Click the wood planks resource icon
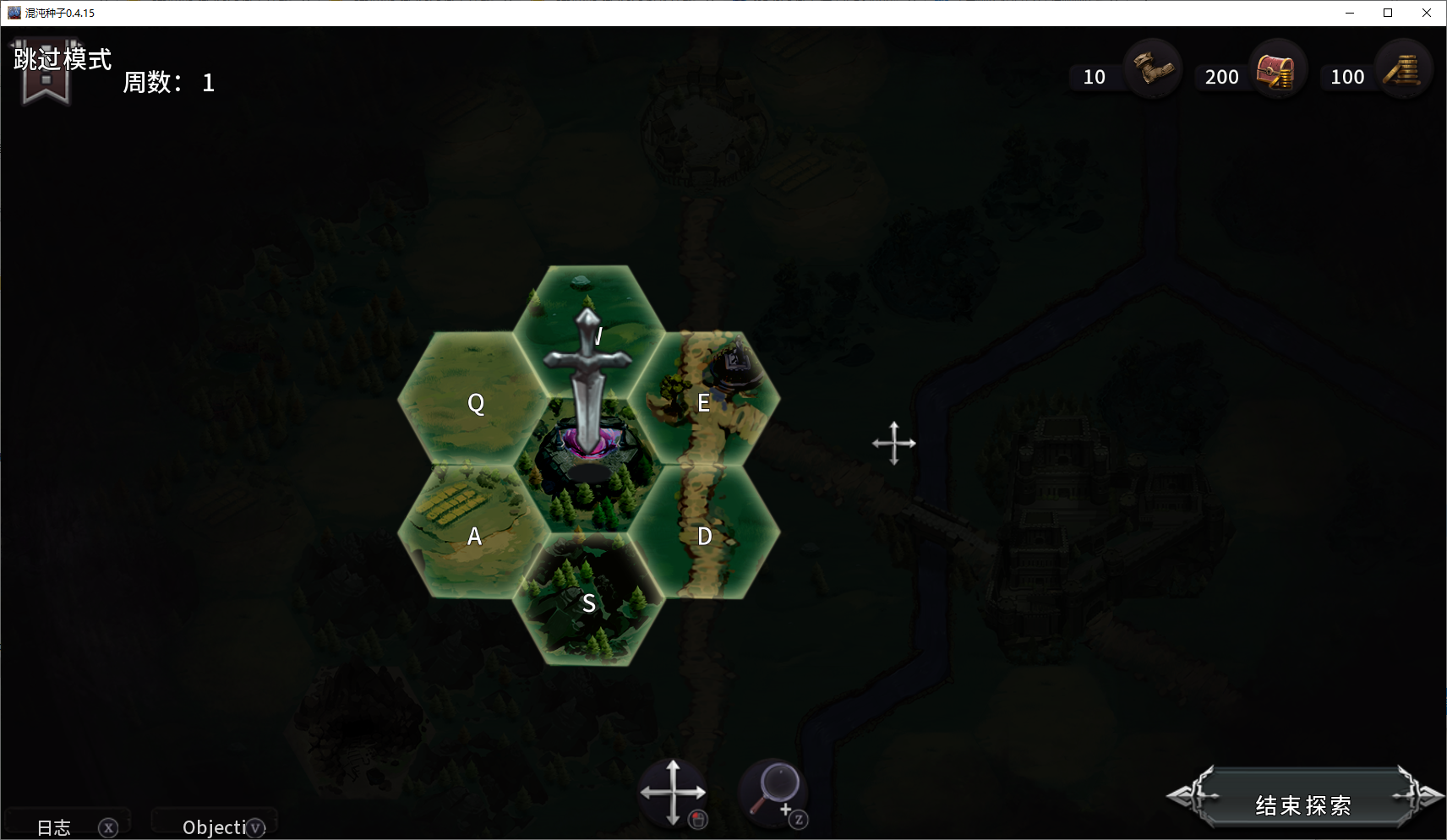Image resolution: width=1447 pixels, height=840 pixels. [x=1403, y=71]
